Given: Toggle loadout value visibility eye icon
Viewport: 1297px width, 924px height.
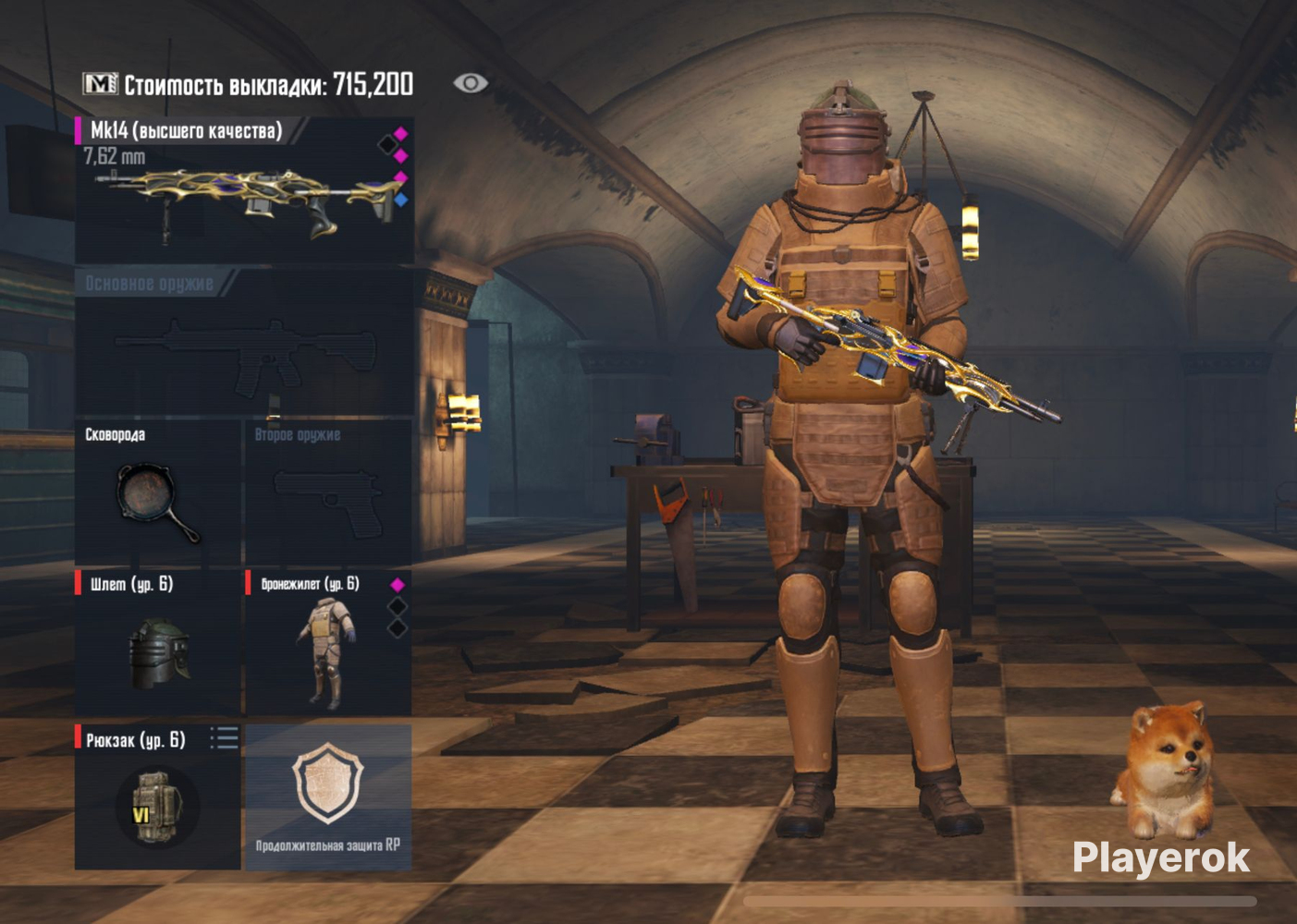Looking at the screenshot, I should (471, 83).
